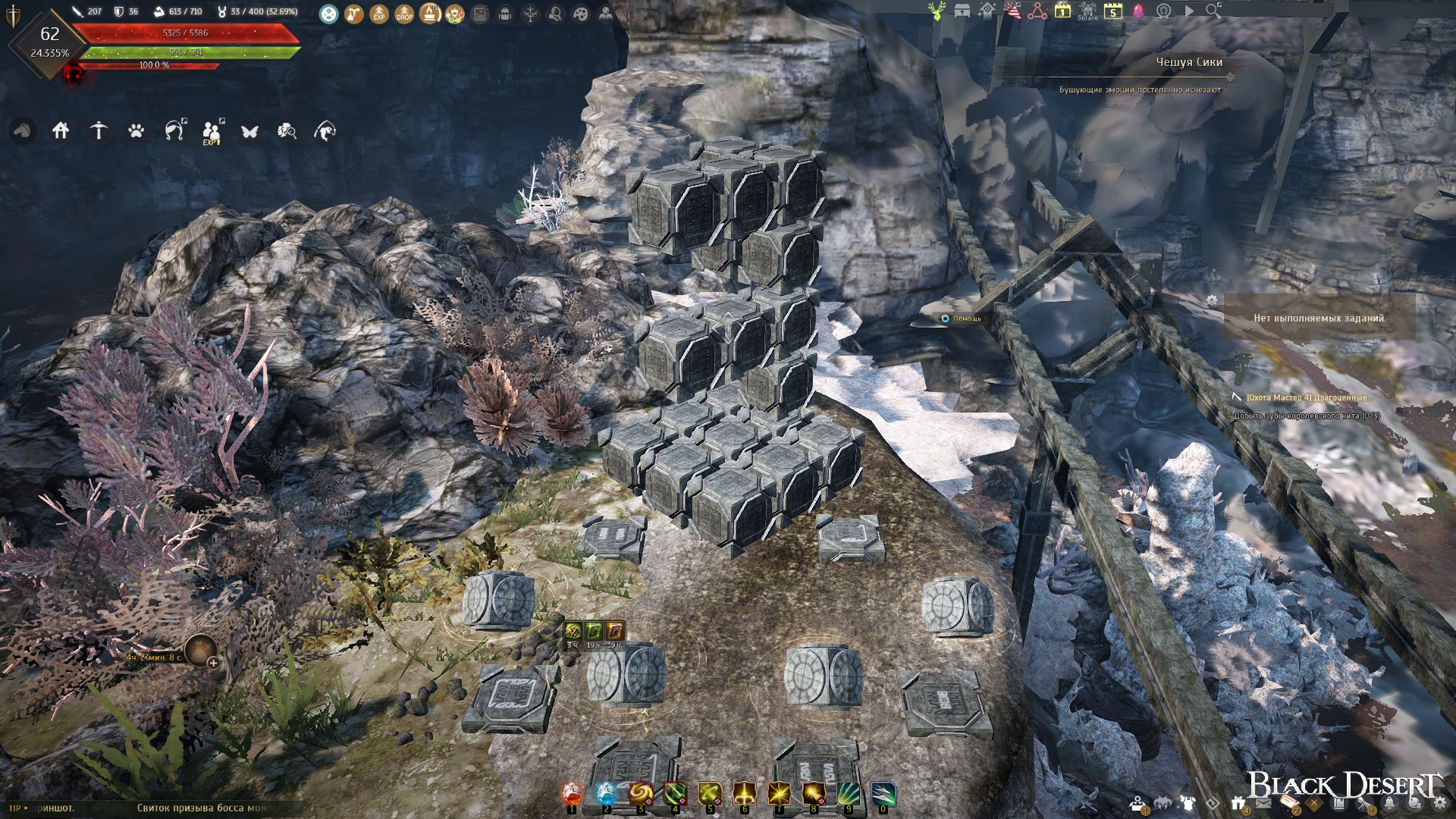Activate the orange swirl skill in slot 3
This screenshot has height=819, width=1456.
point(641,794)
